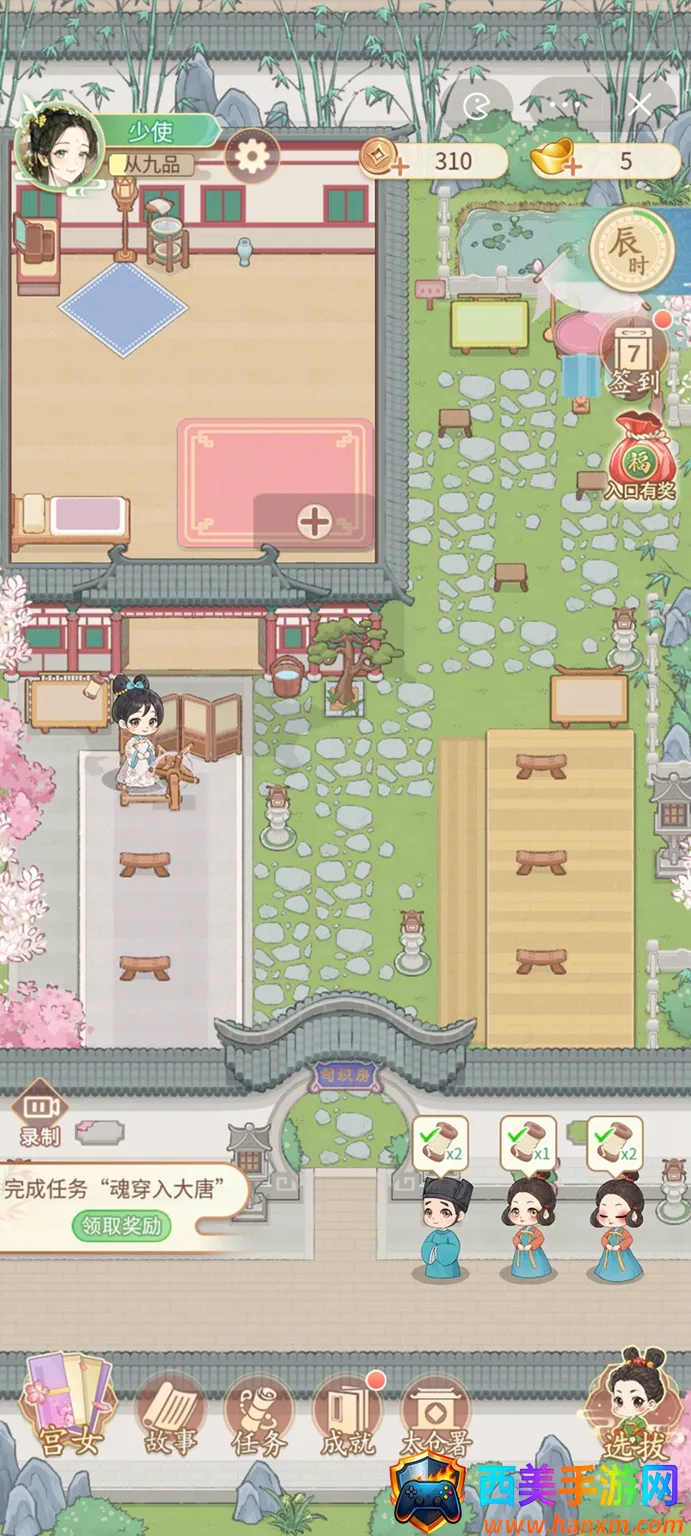Image resolution: width=691 pixels, height=1536 pixels.
Task: Open the settings gear button
Action: [252, 156]
